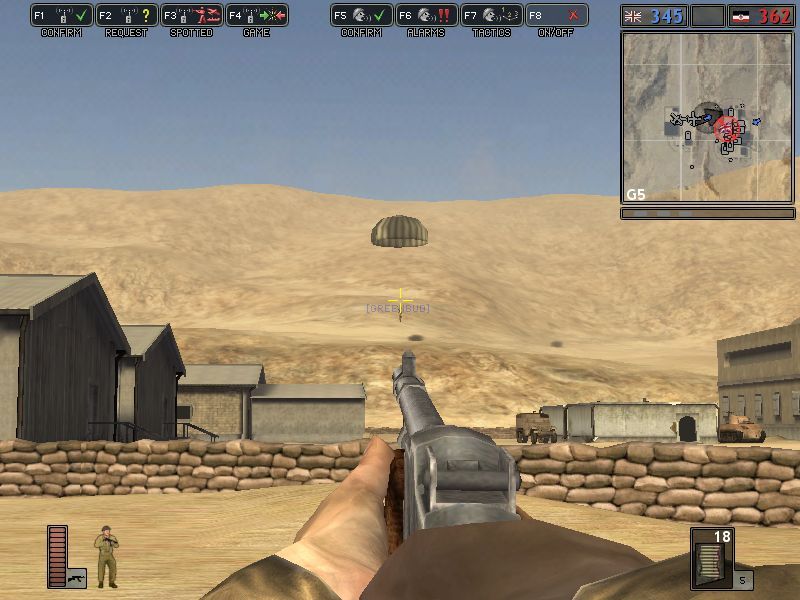The height and width of the screenshot is (600, 800).
Task: Click the soldier stance icon
Action: coord(106,556)
